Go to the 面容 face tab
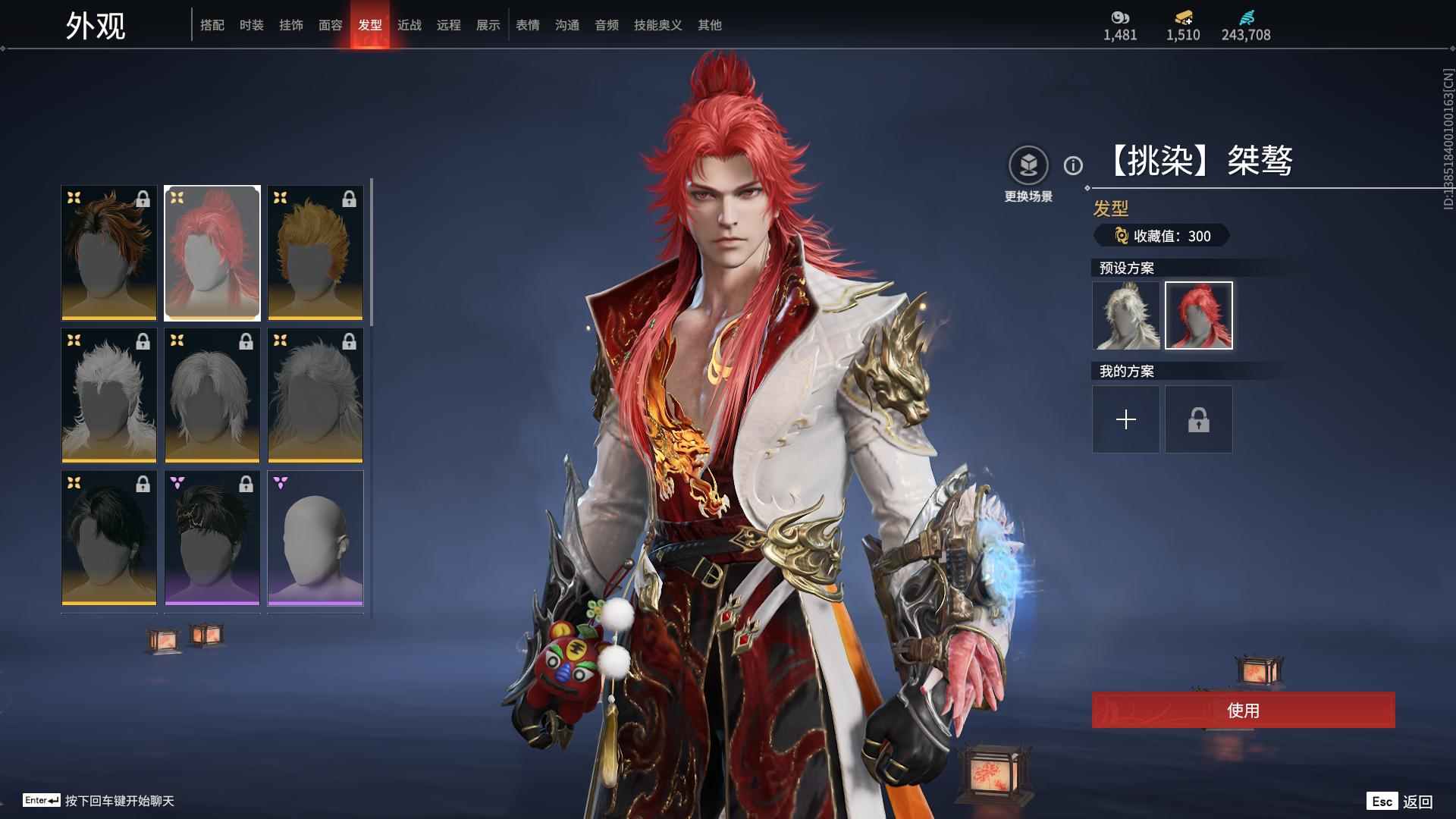 tap(331, 25)
